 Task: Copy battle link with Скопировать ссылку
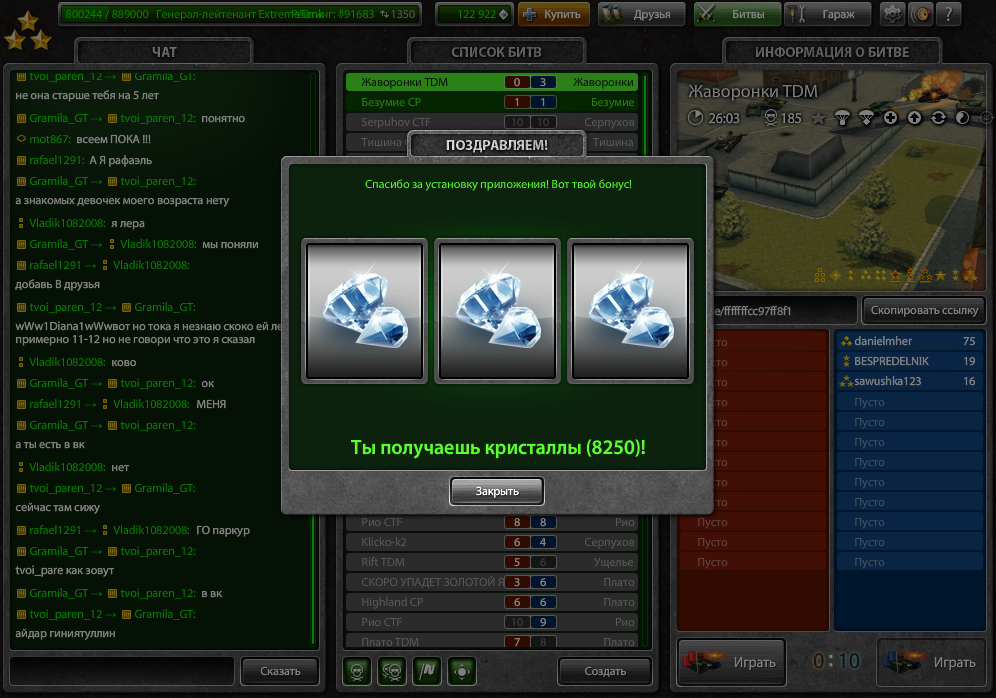click(x=923, y=310)
